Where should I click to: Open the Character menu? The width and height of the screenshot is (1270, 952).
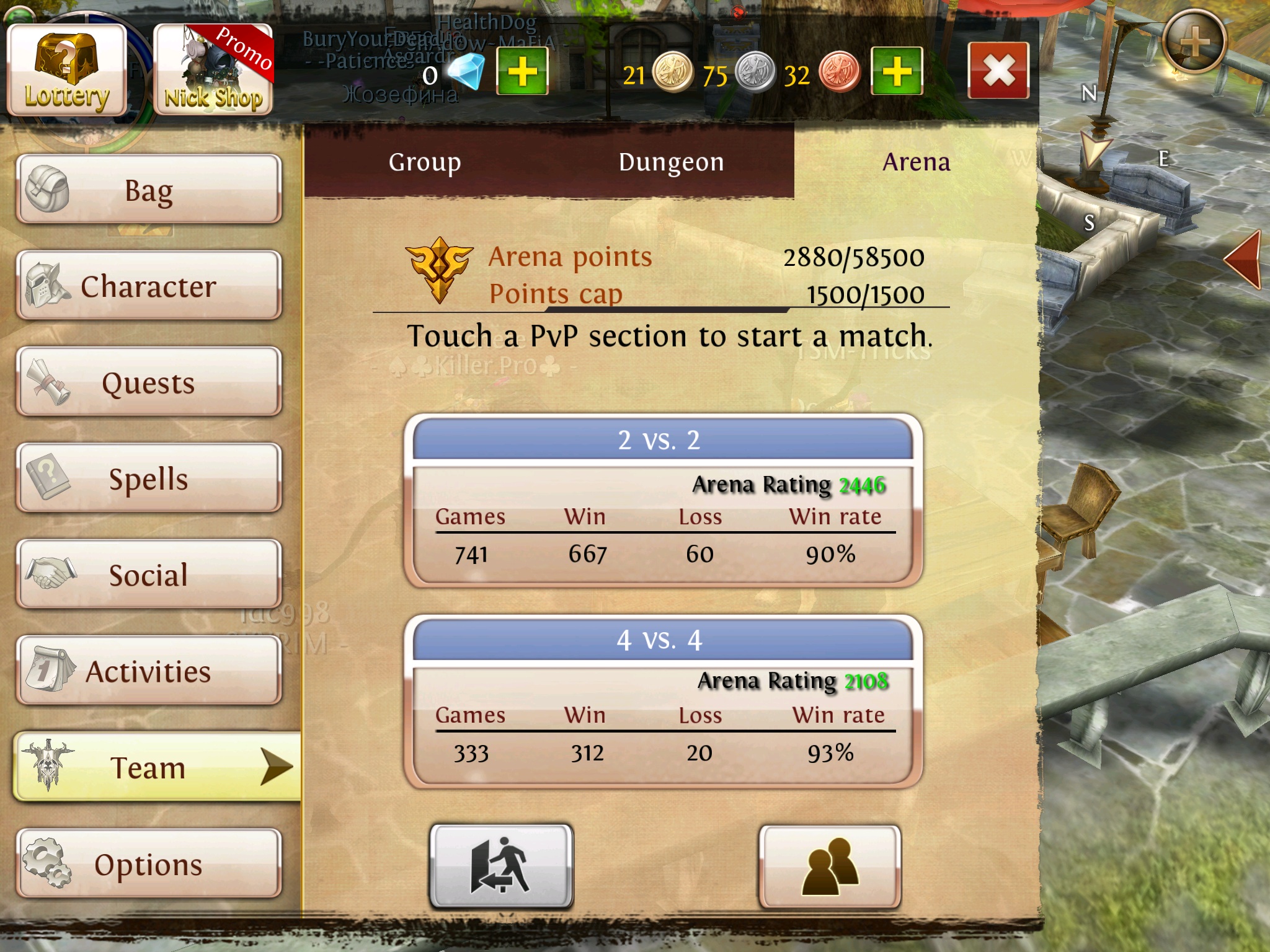149,286
